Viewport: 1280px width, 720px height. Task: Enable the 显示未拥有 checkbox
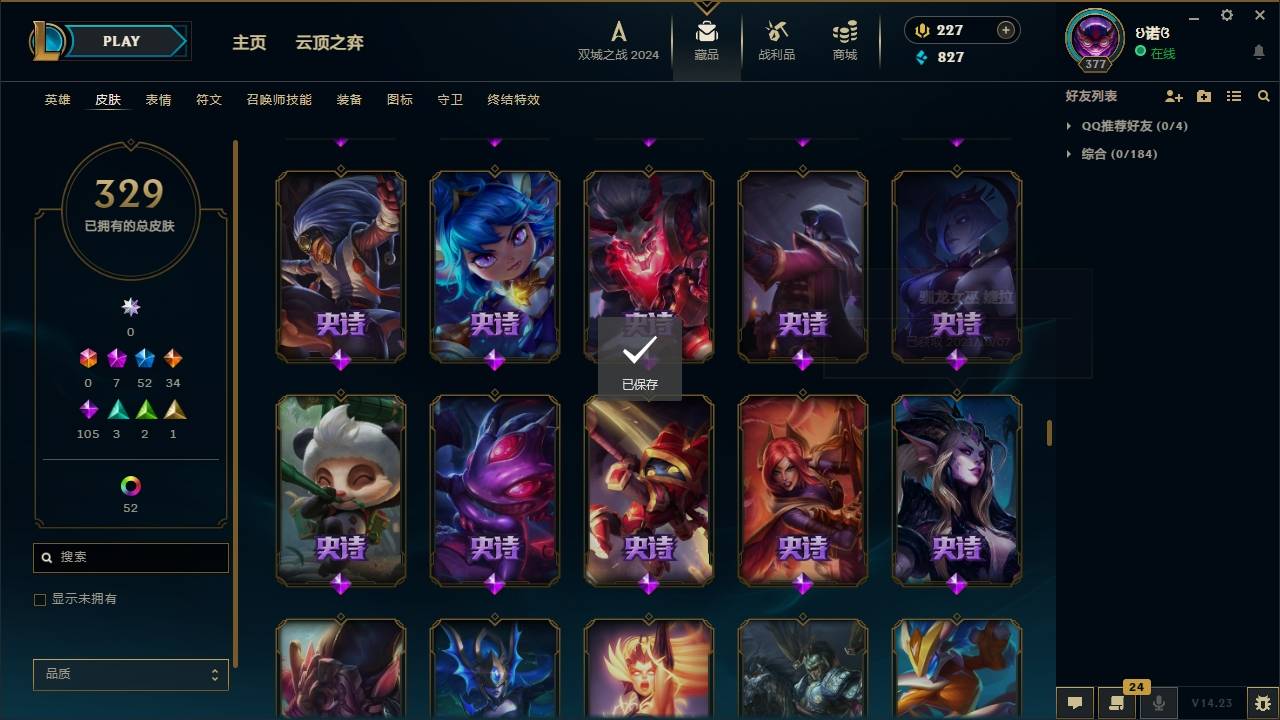point(40,599)
